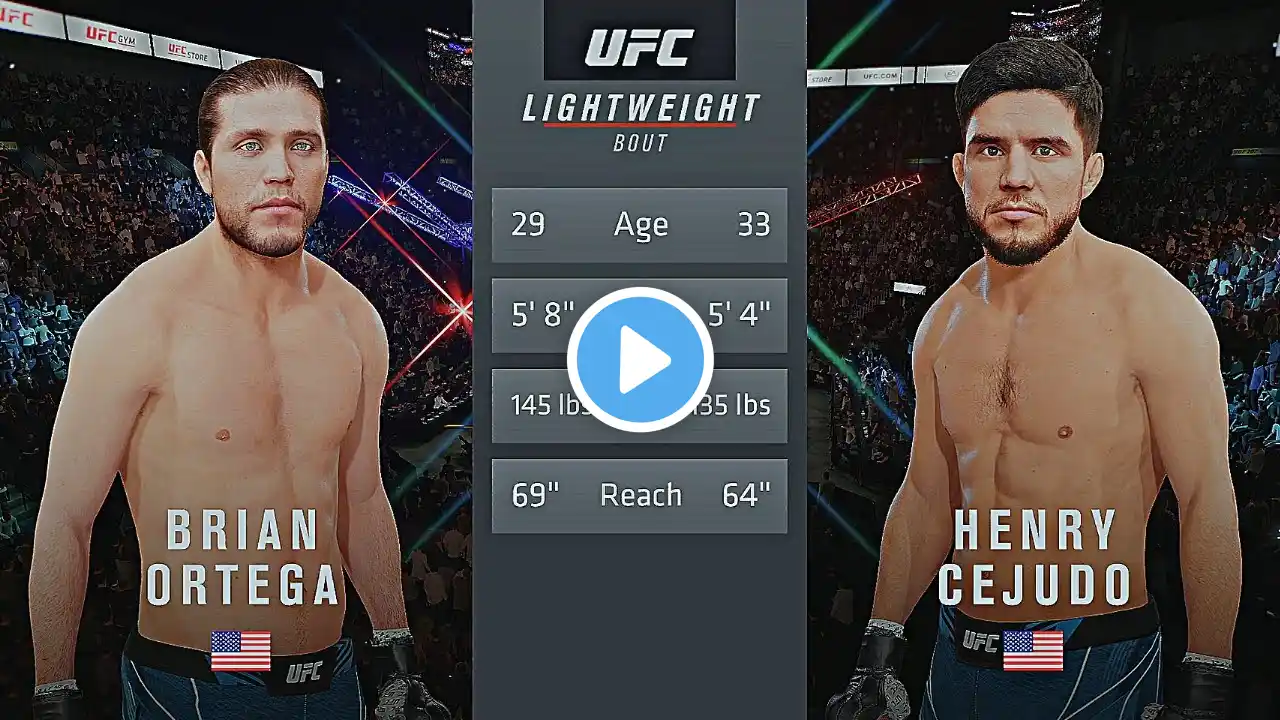Play the video with the blue play button
Image resolution: width=1280 pixels, height=720 pixels.
[640, 360]
